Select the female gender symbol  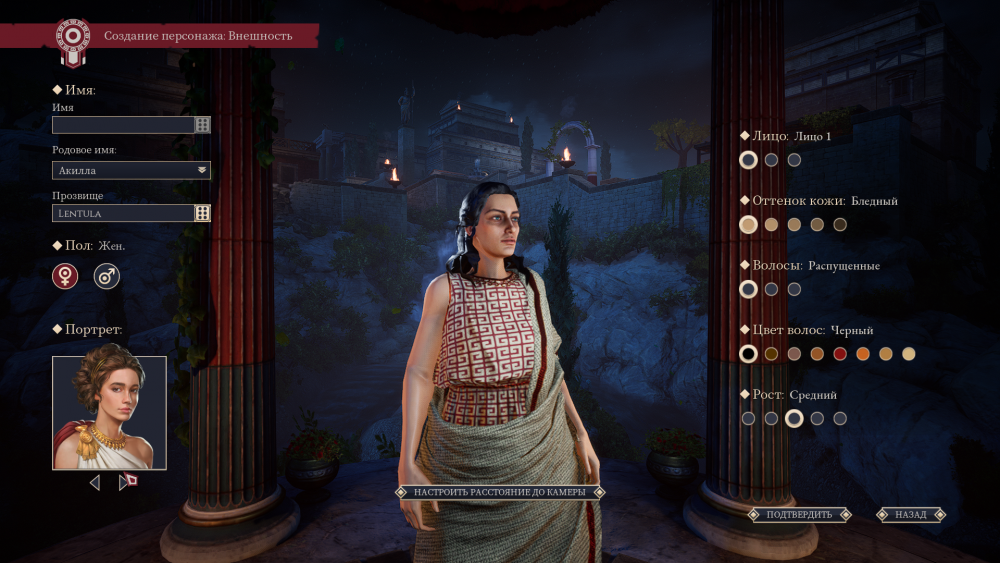click(65, 277)
